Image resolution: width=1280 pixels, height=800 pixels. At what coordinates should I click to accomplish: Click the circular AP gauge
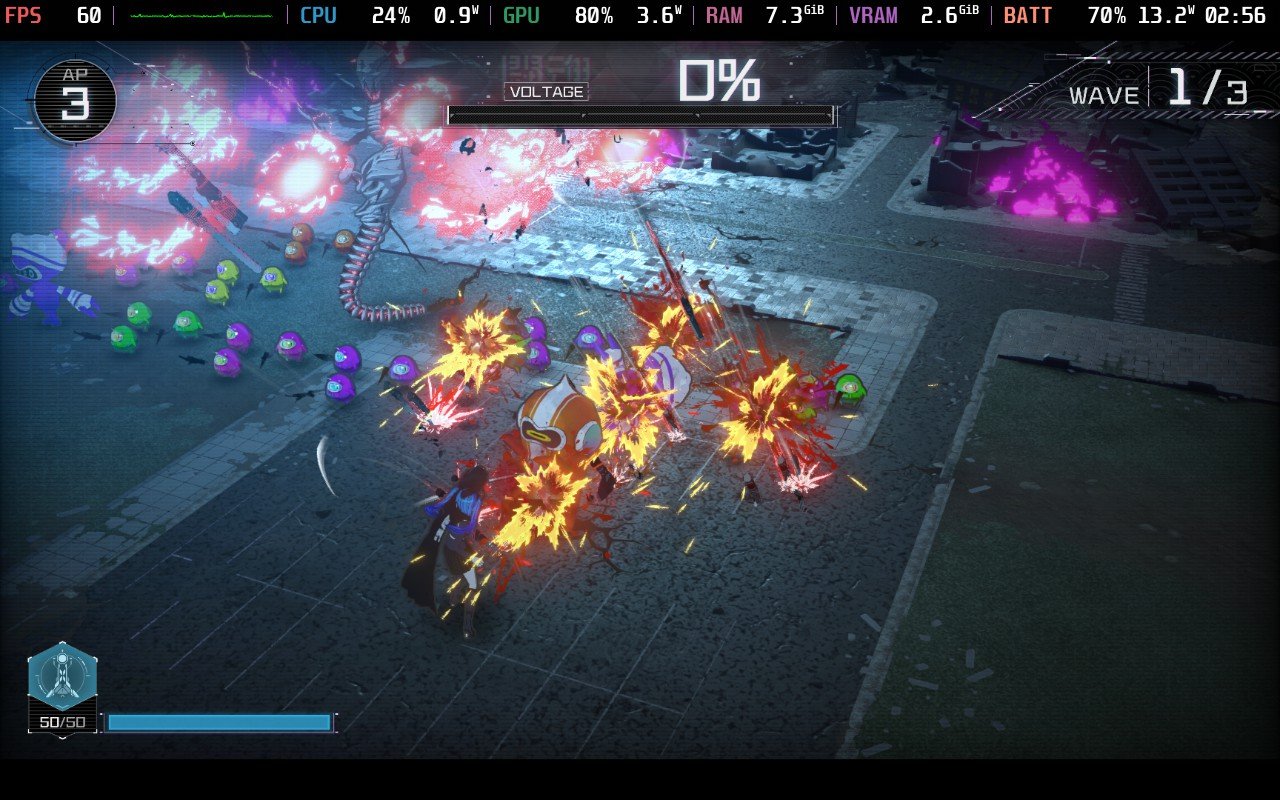[75, 100]
